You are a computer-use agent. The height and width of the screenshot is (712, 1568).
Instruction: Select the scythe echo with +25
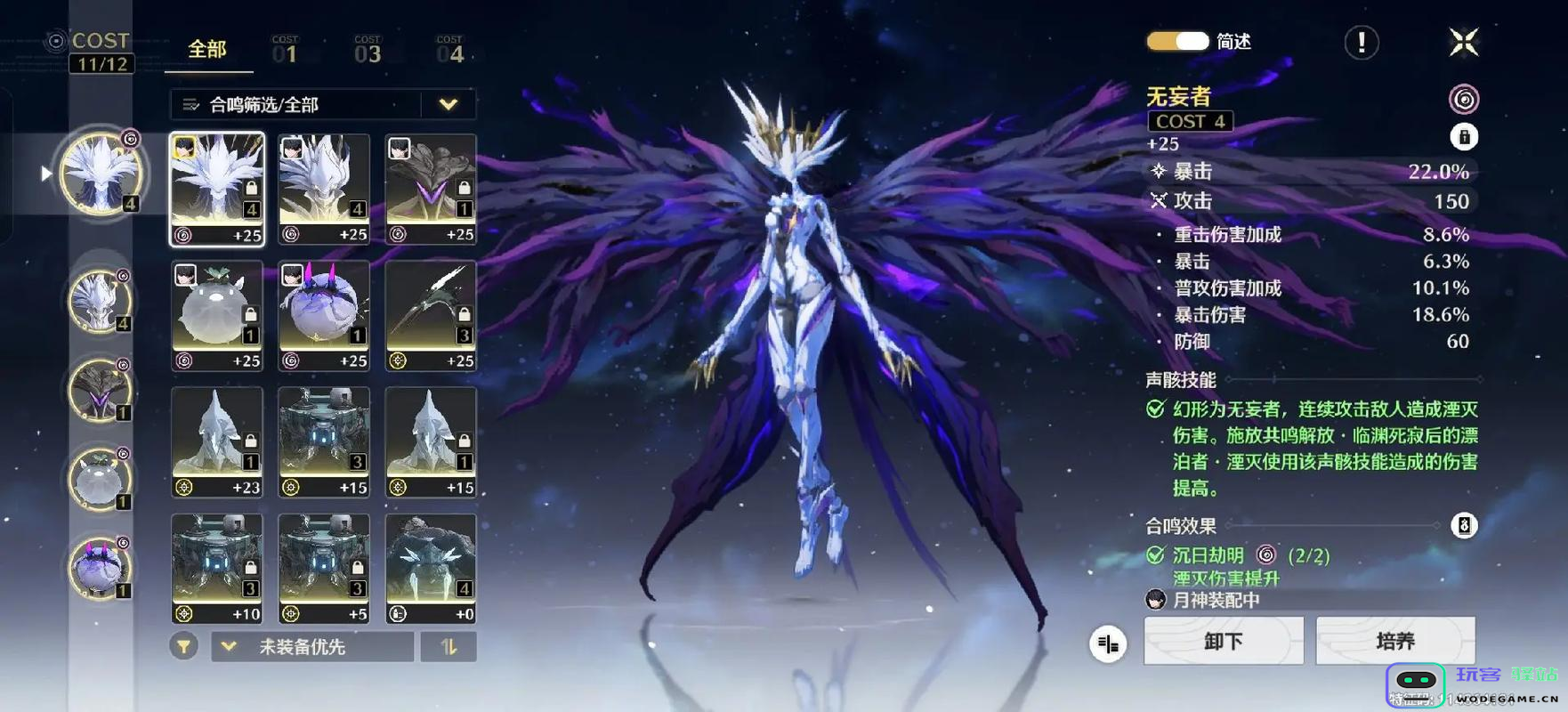point(431,316)
